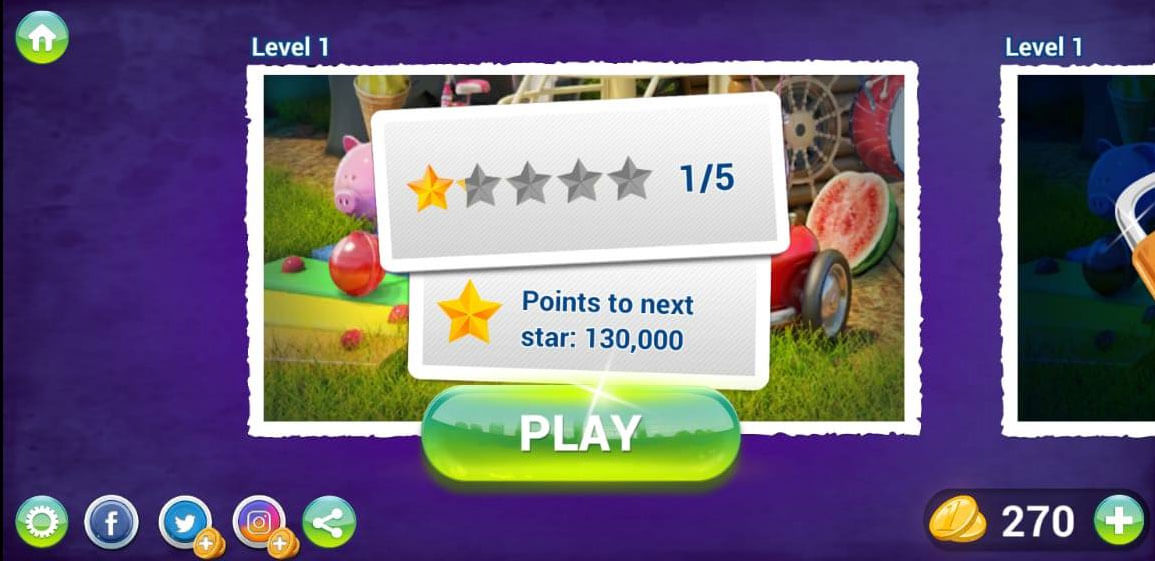Tap the green share button
This screenshot has height=561, width=1155.
(x=329, y=522)
